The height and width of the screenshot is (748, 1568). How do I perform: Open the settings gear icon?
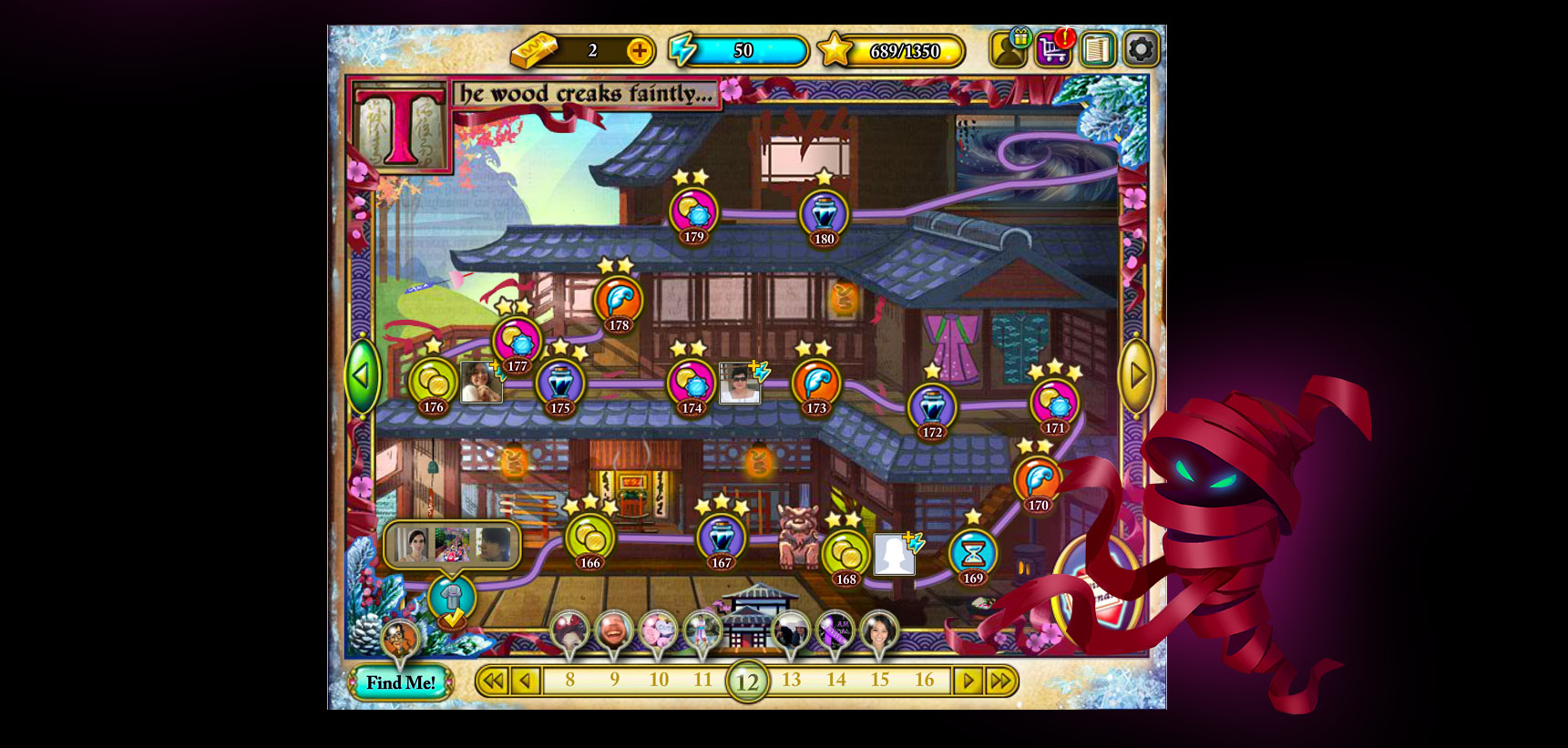pyautogui.click(x=1140, y=50)
